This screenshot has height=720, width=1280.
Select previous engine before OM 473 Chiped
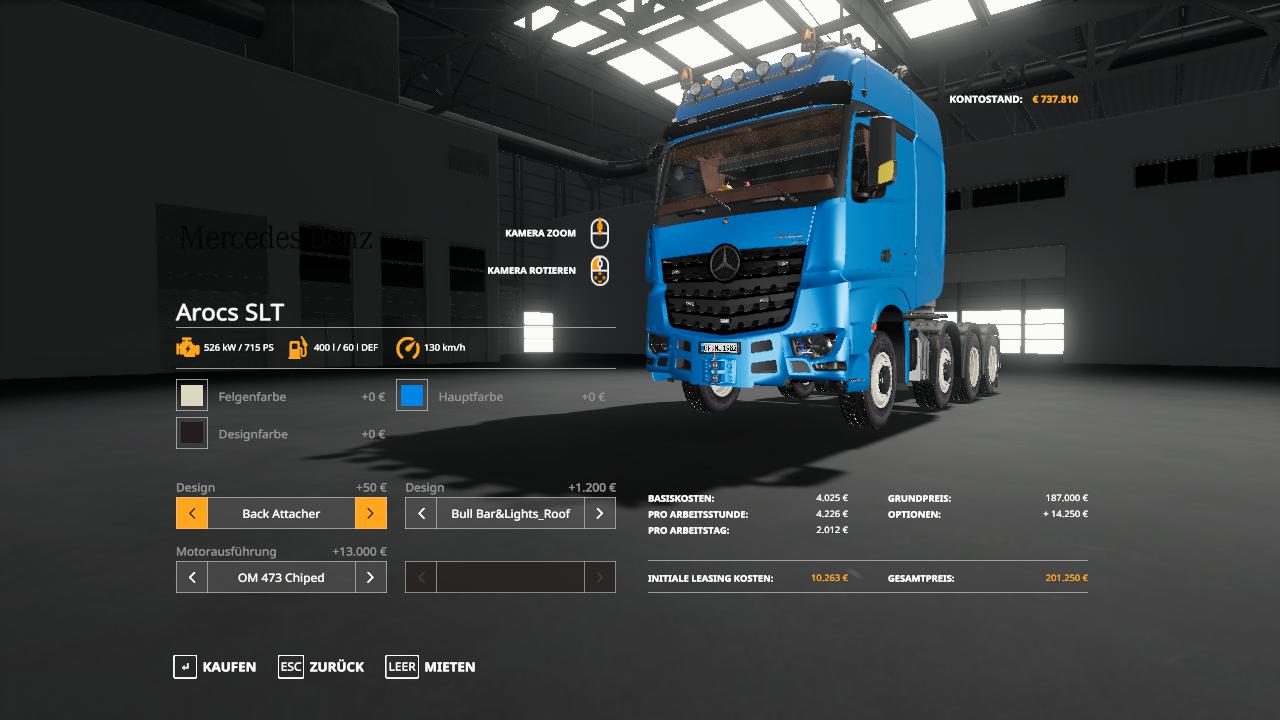(192, 578)
